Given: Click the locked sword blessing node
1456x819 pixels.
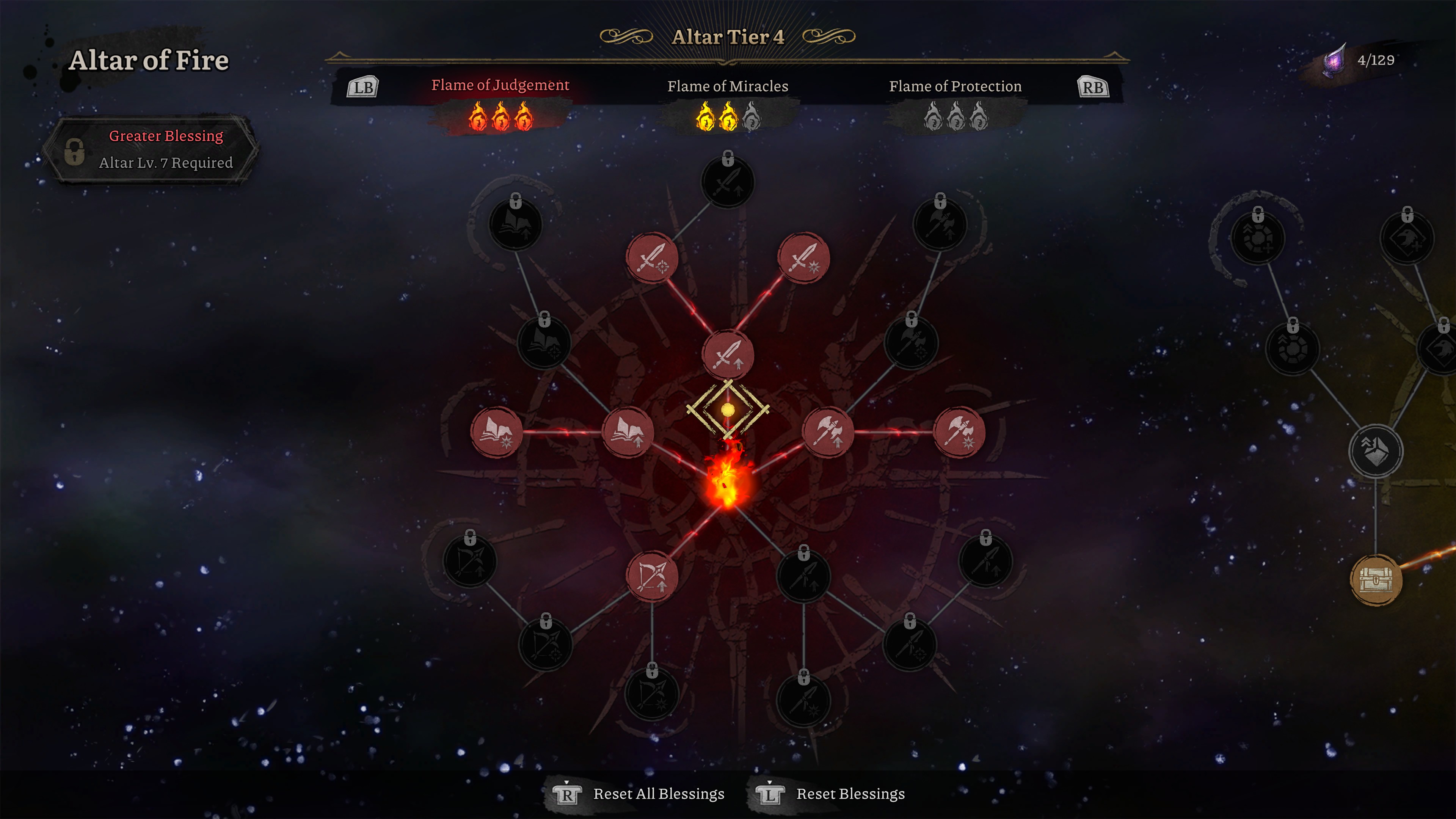Looking at the screenshot, I should pyautogui.click(x=728, y=182).
